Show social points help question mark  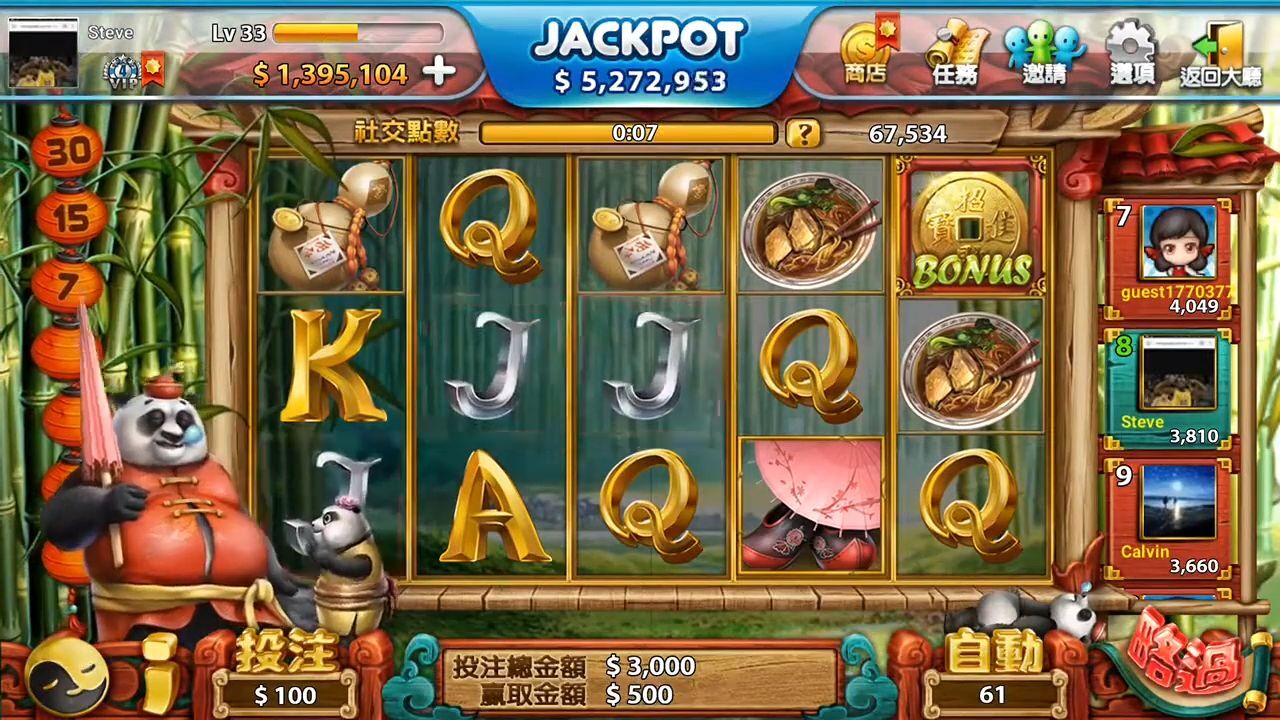click(x=802, y=133)
